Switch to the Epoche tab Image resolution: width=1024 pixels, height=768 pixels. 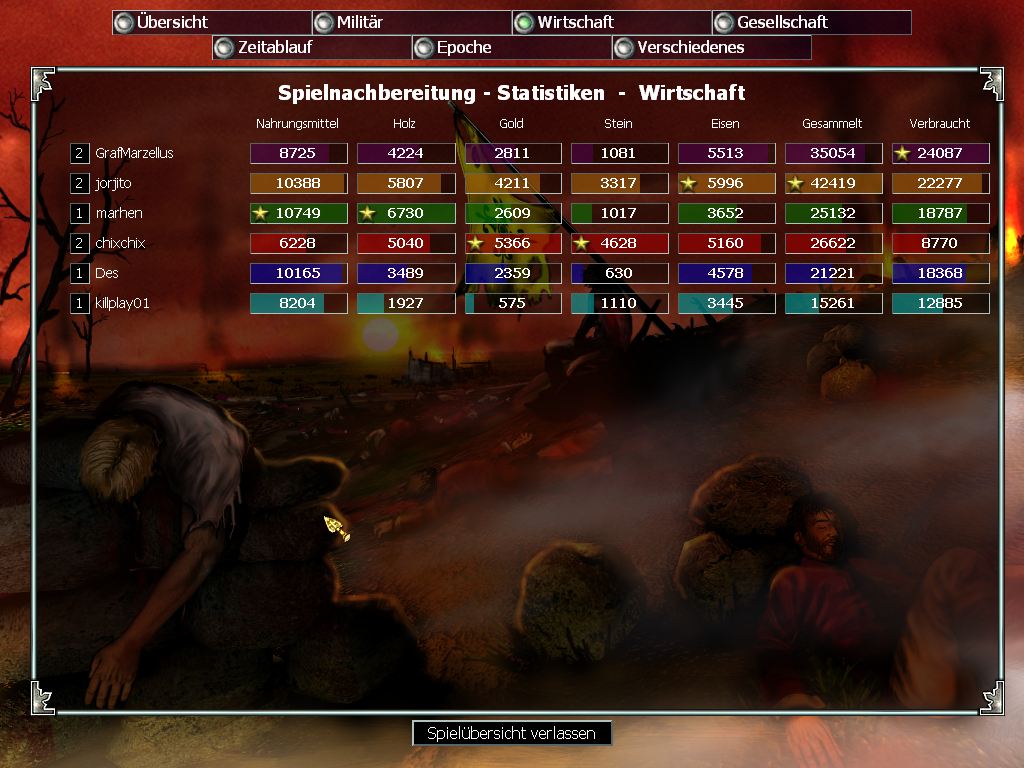511,47
